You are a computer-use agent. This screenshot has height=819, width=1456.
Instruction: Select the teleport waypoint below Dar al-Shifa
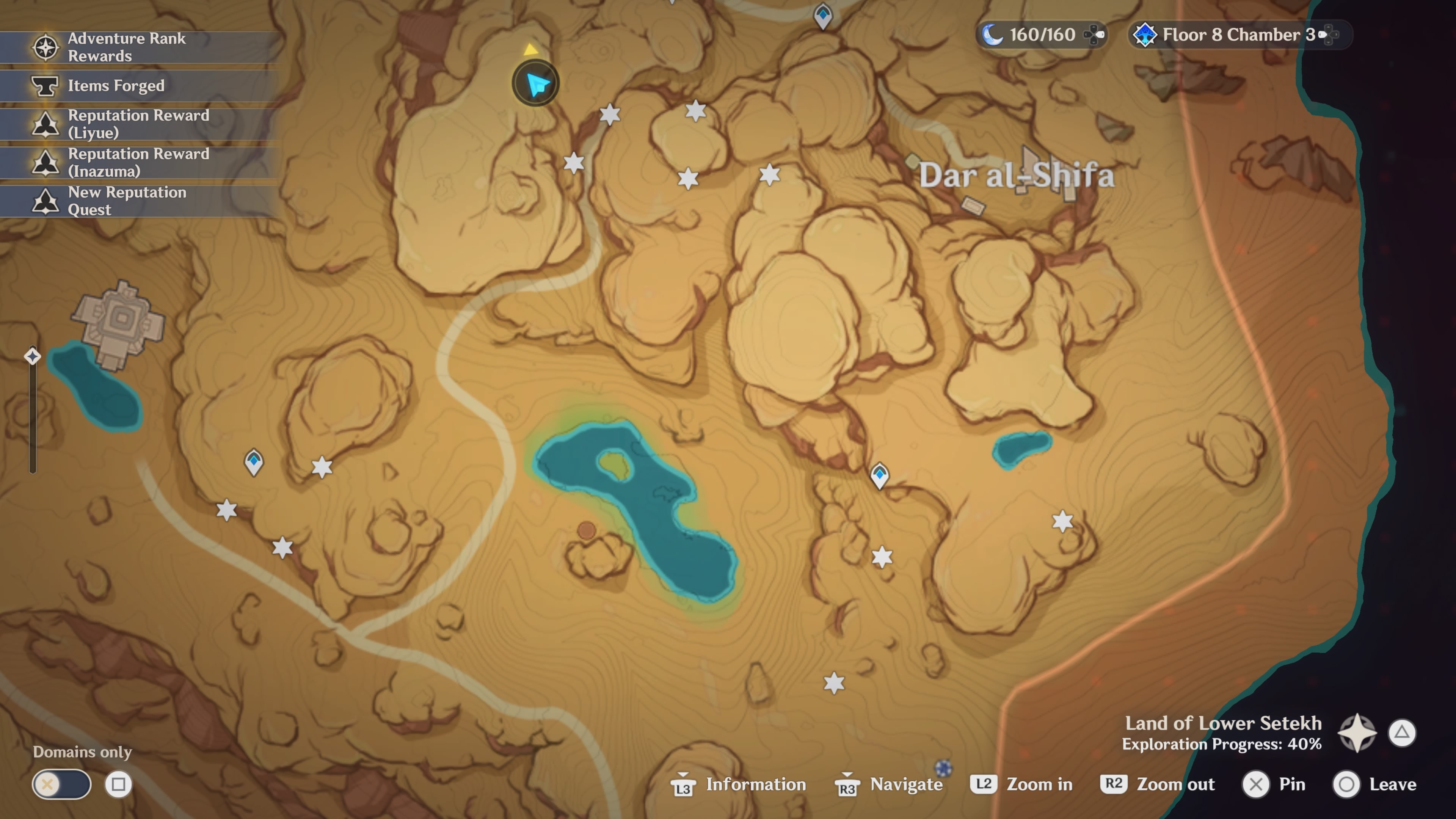(879, 475)
